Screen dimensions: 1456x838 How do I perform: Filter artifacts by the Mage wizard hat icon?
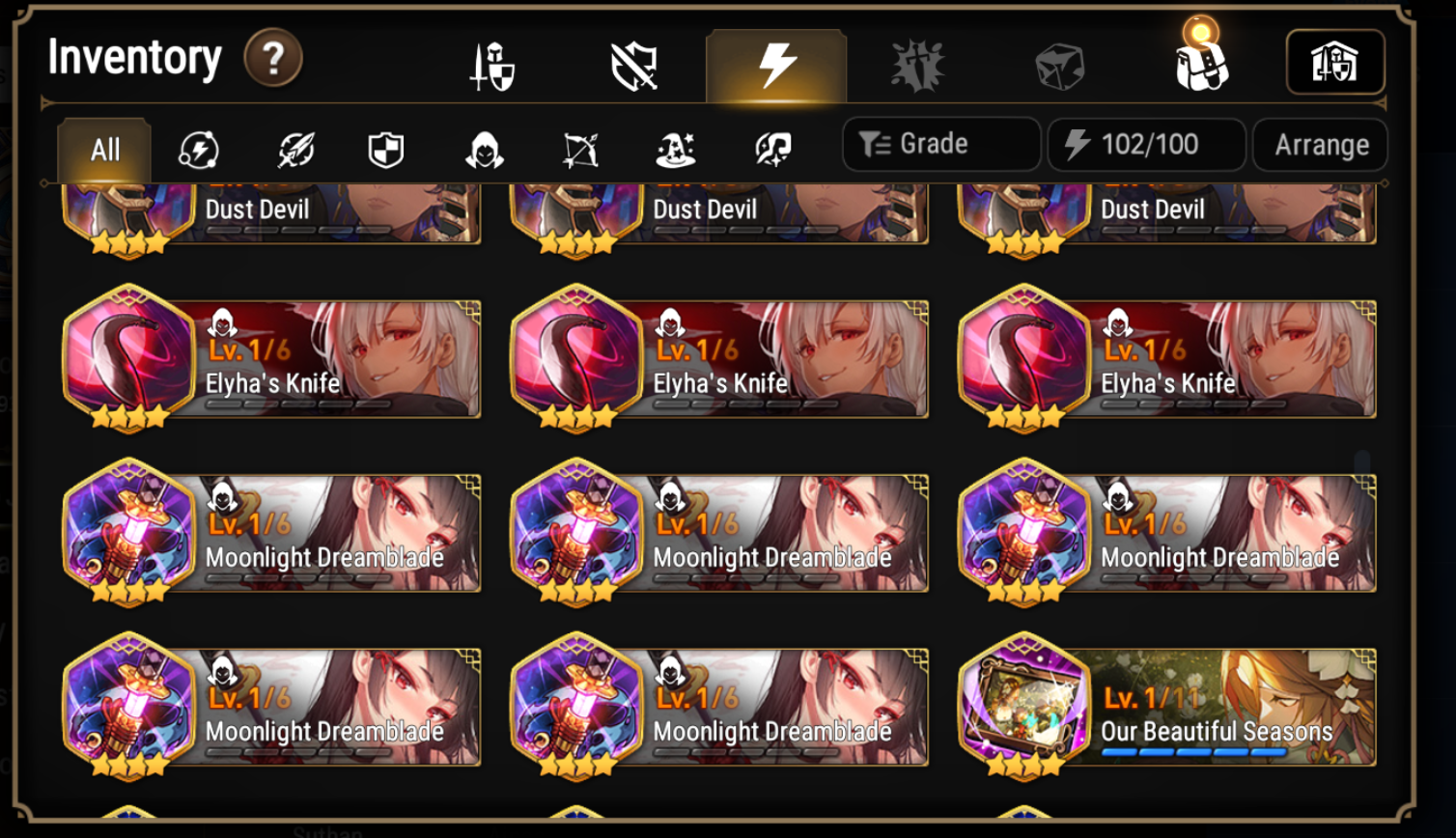click(x=676, y=149)
